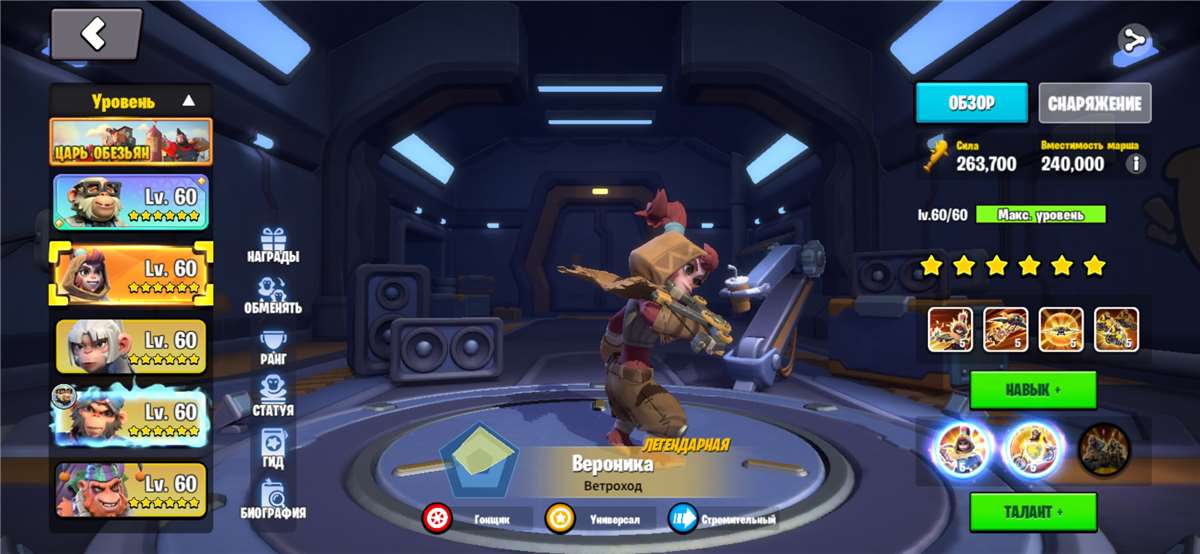Switch to the Снаряжение tab

[1095, 103]
